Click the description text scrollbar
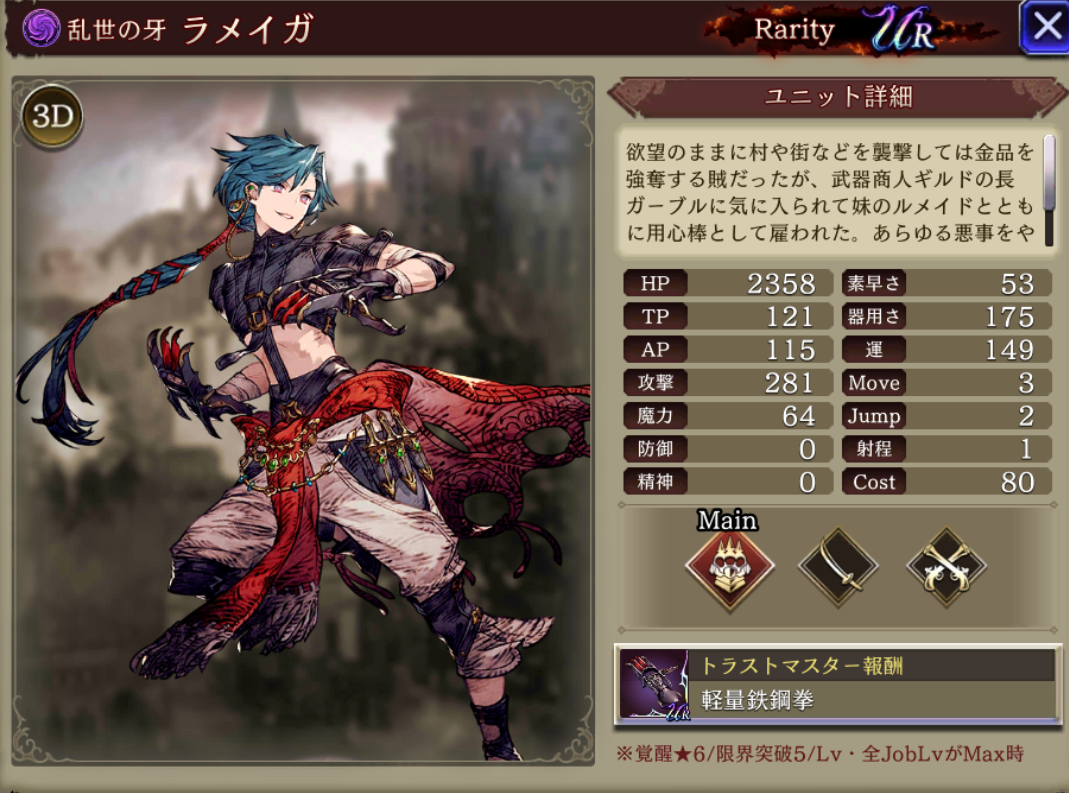The height and width of the screenshot is (793, 1069). 1049,171
